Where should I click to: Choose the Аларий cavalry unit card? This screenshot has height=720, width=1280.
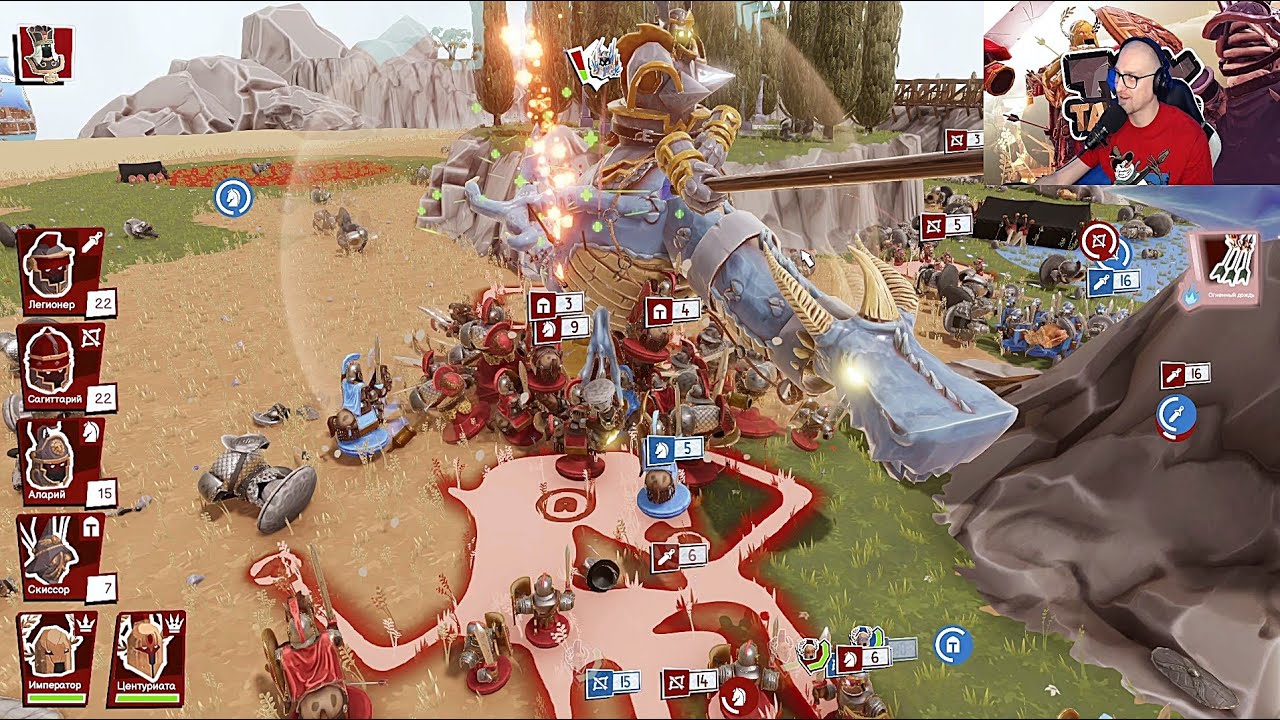(x=60, y=461)
